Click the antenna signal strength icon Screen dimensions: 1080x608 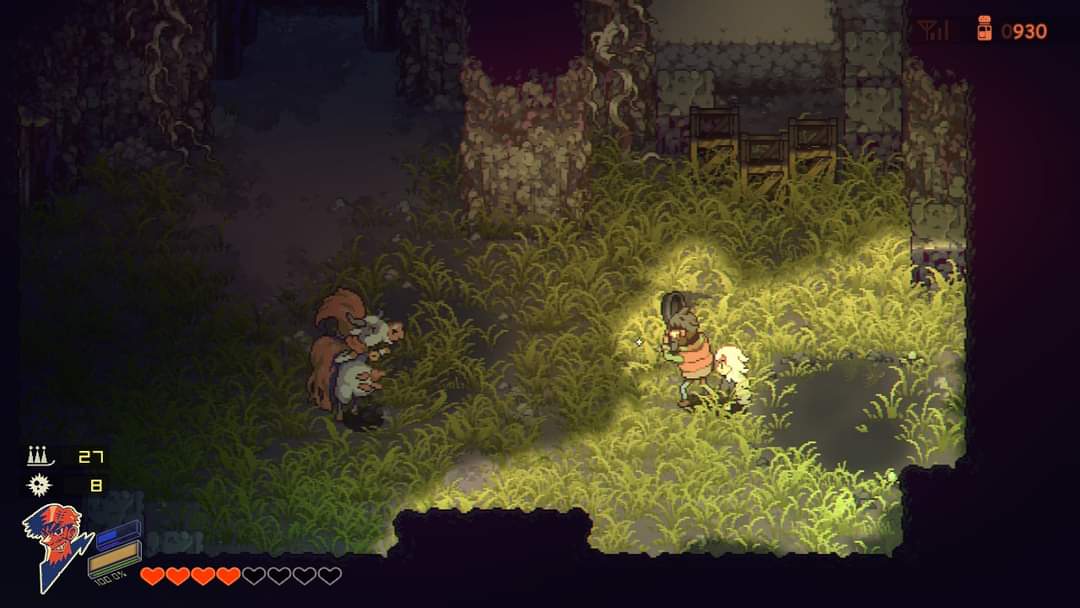point(932,31)
